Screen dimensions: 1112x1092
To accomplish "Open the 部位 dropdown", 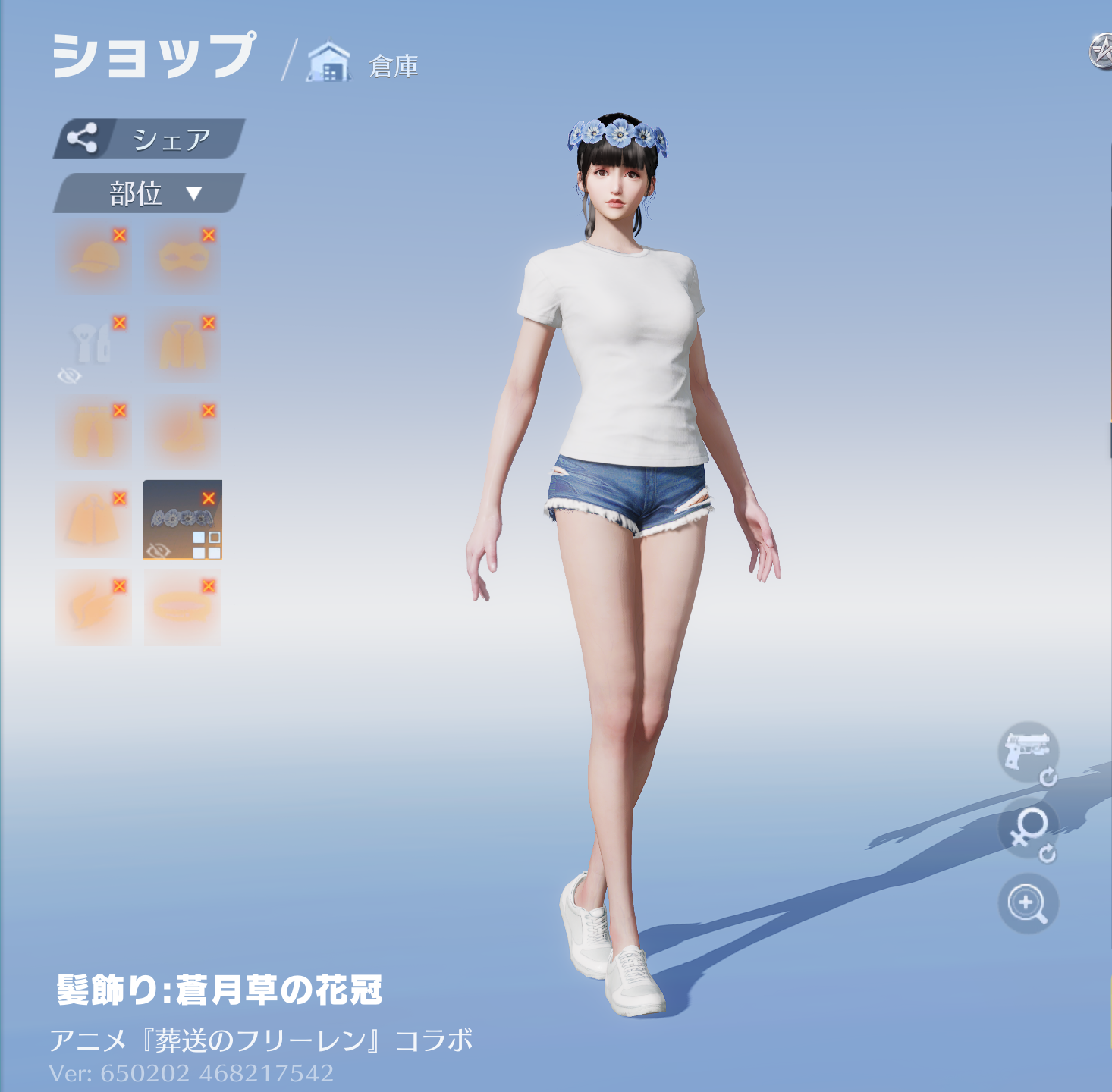I will (149, 193).
